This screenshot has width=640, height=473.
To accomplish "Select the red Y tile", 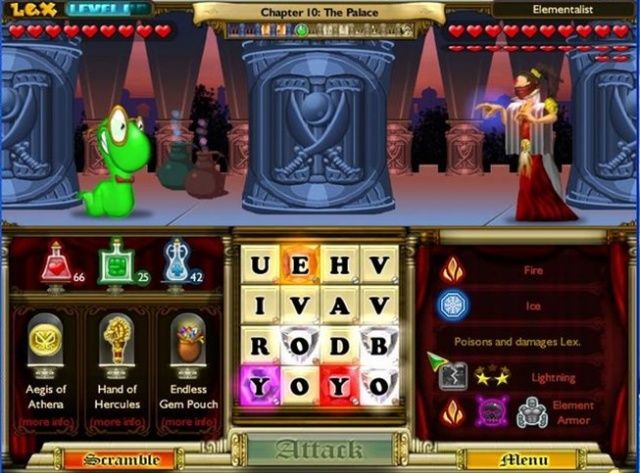I will point(340,385).
